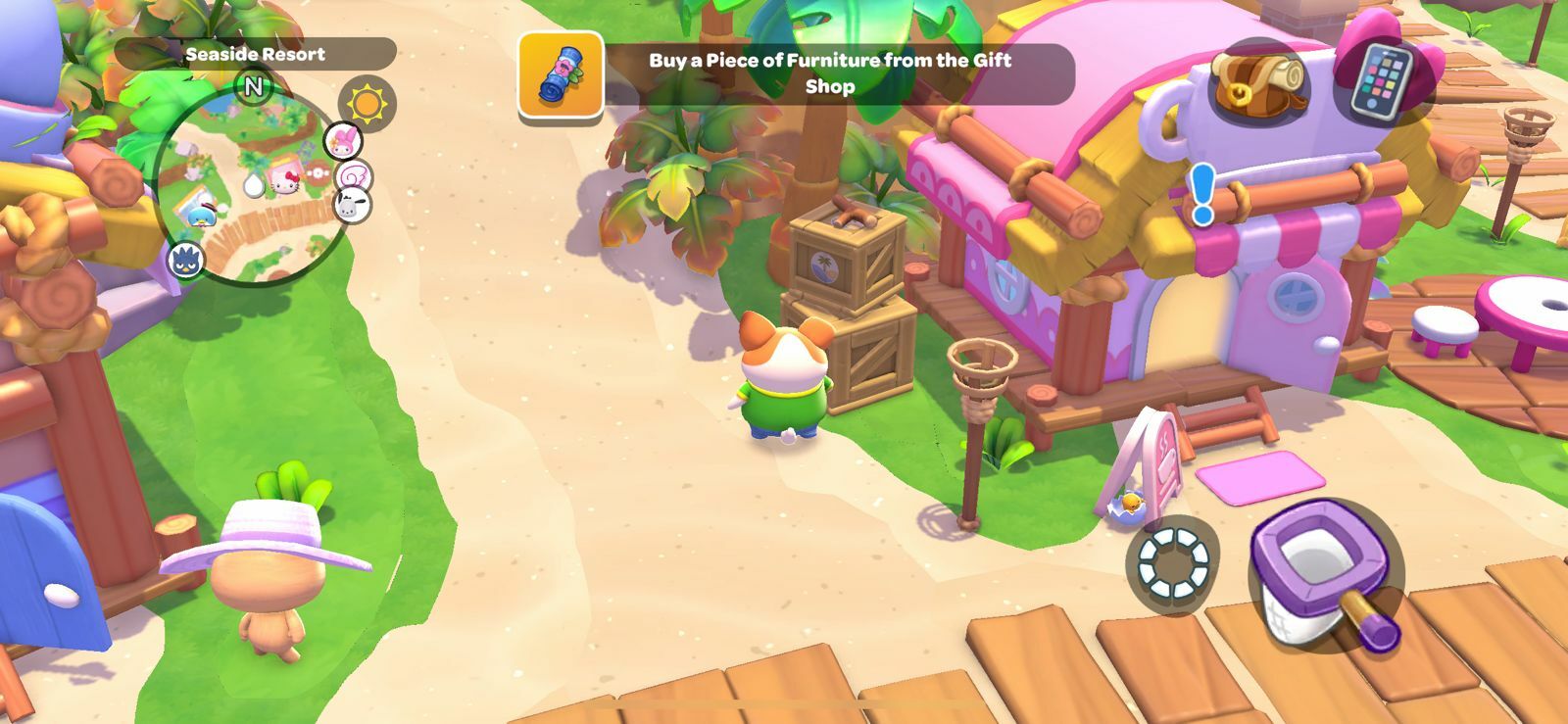Select the Gift Shop furniture quest banner
The image size is (1568, 724).
tap(829, 73)
